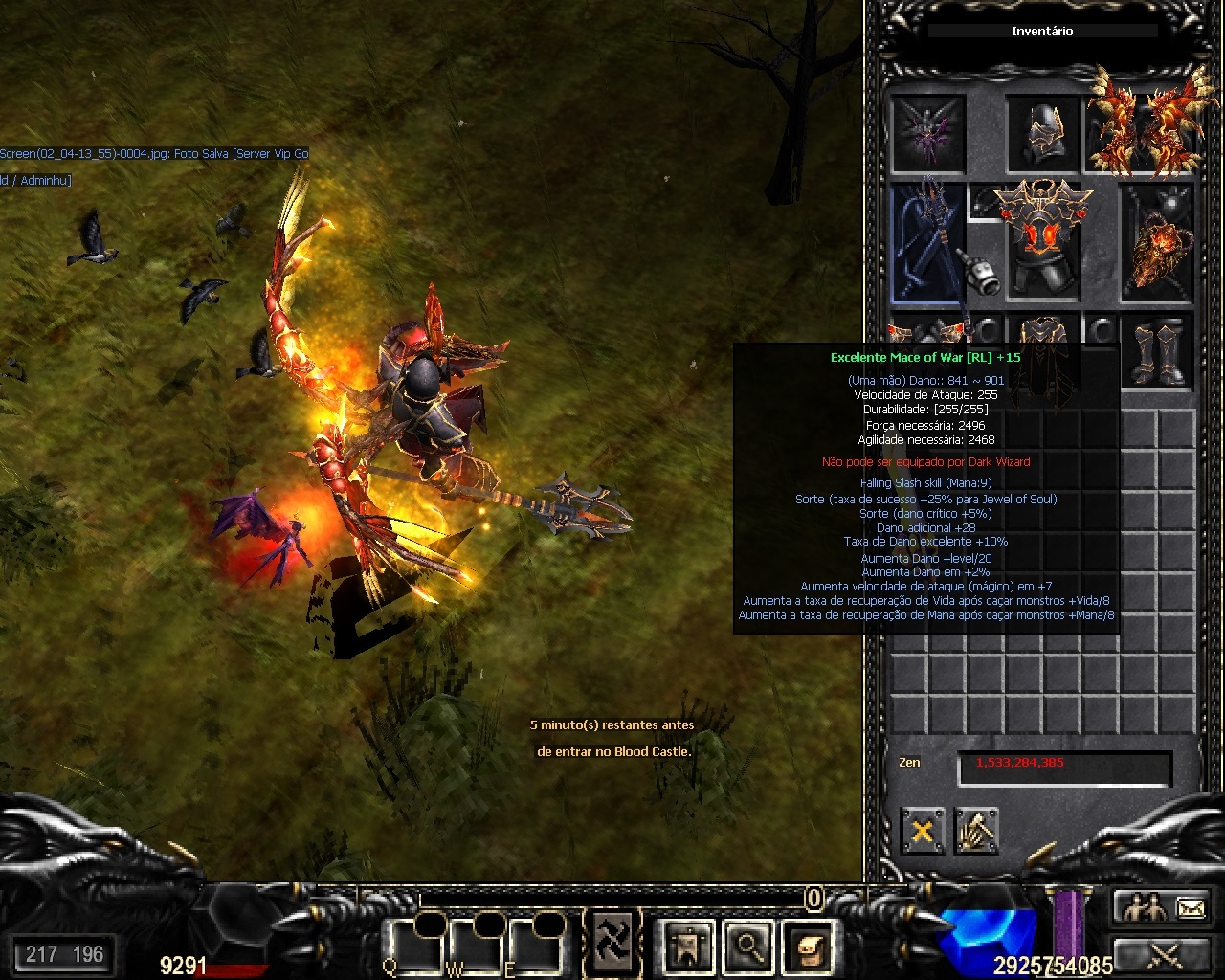
Task: Select the equipped boots slot
Action: click(x=1157, y=352)
